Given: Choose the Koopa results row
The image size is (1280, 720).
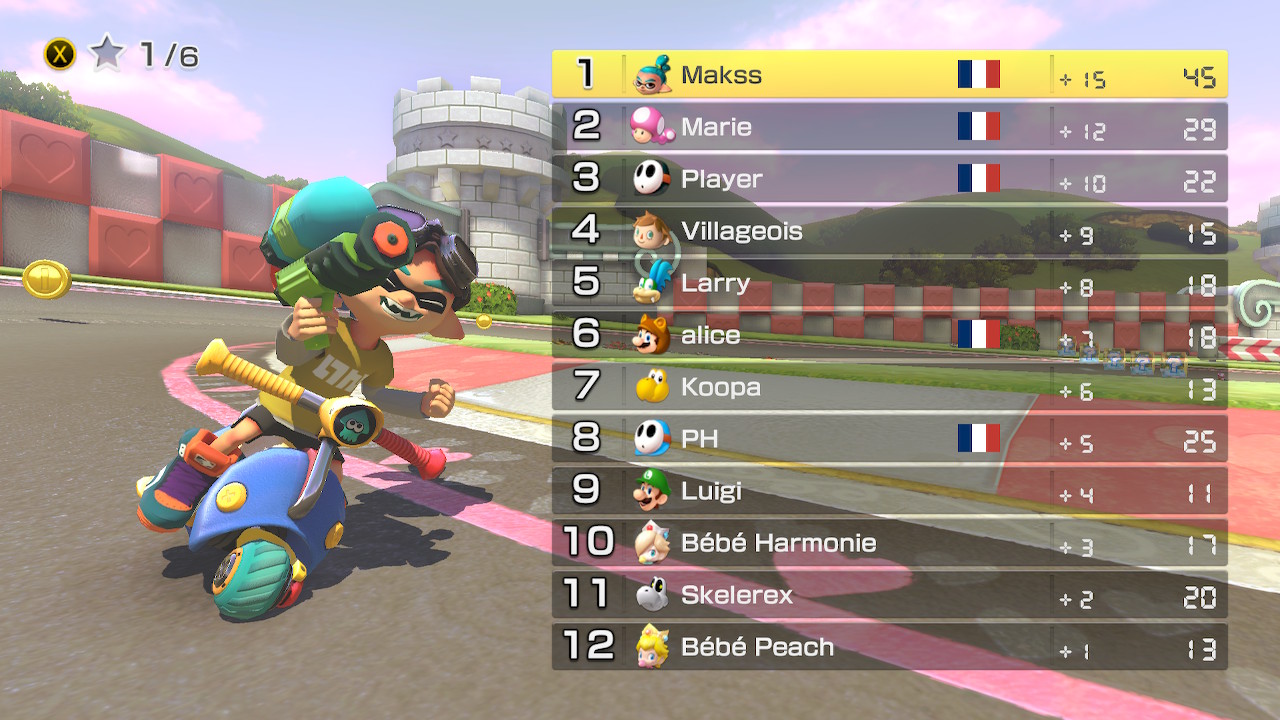Looking at the screenshot, I should click(x=889, y=387).
